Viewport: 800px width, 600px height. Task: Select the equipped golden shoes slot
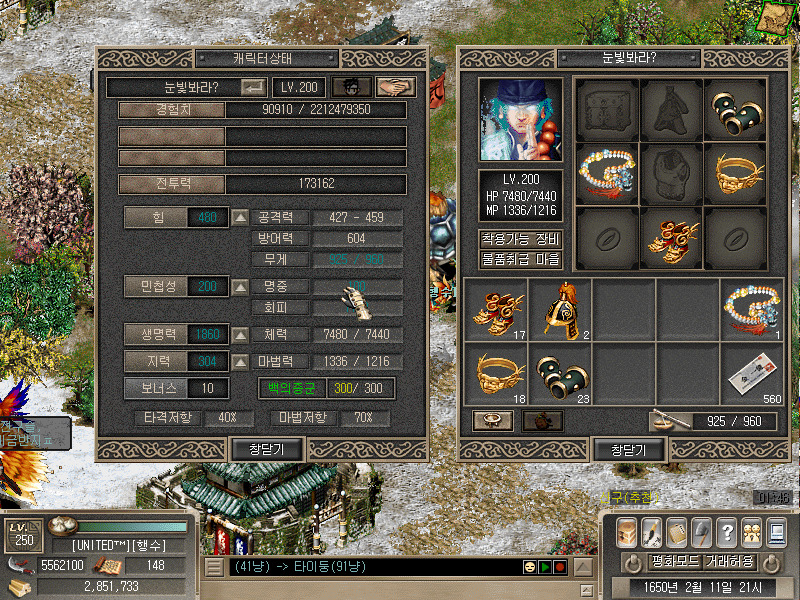[671, 237]
